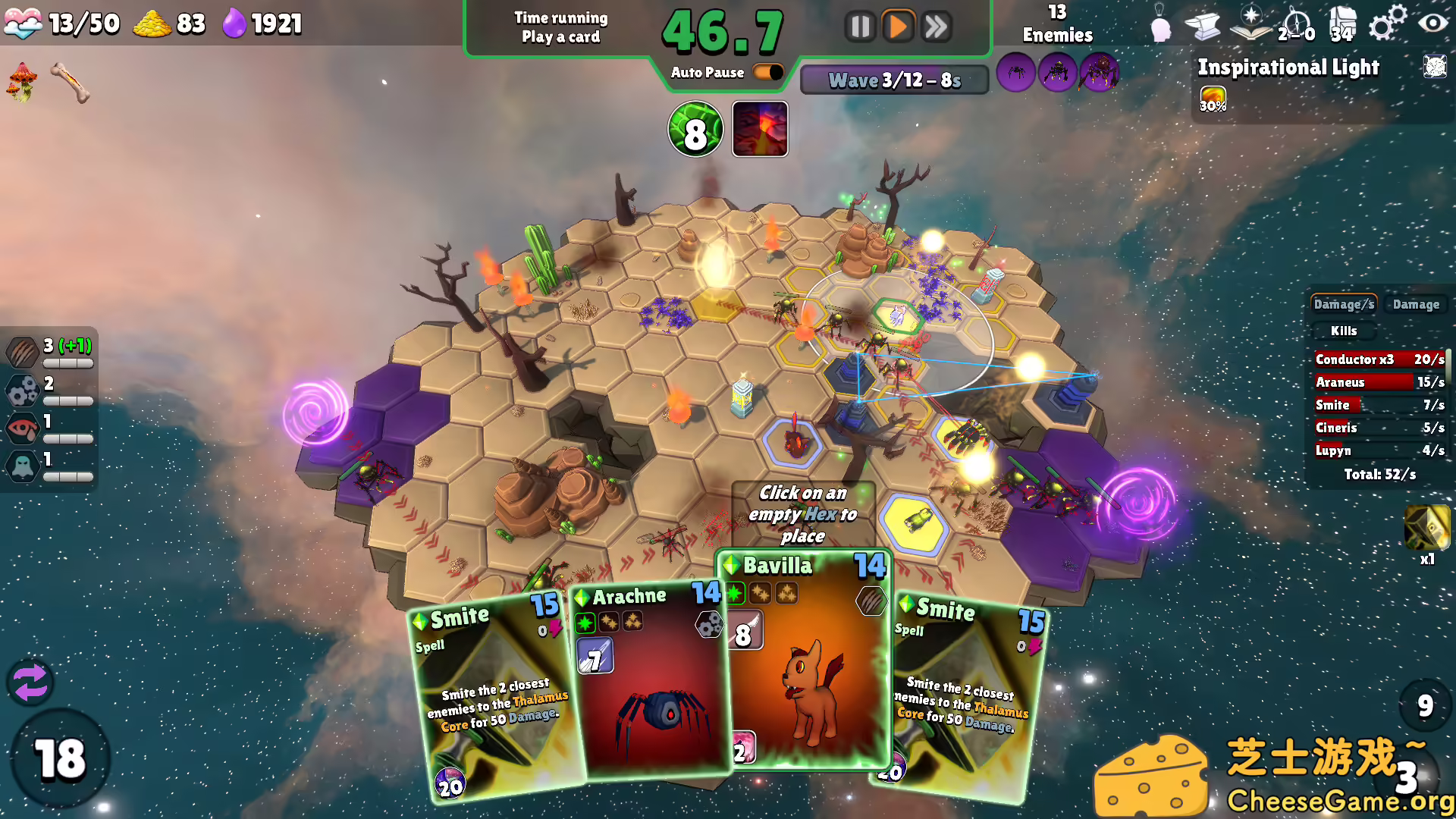Set game speed to normal play

click(x=898, y=27)
